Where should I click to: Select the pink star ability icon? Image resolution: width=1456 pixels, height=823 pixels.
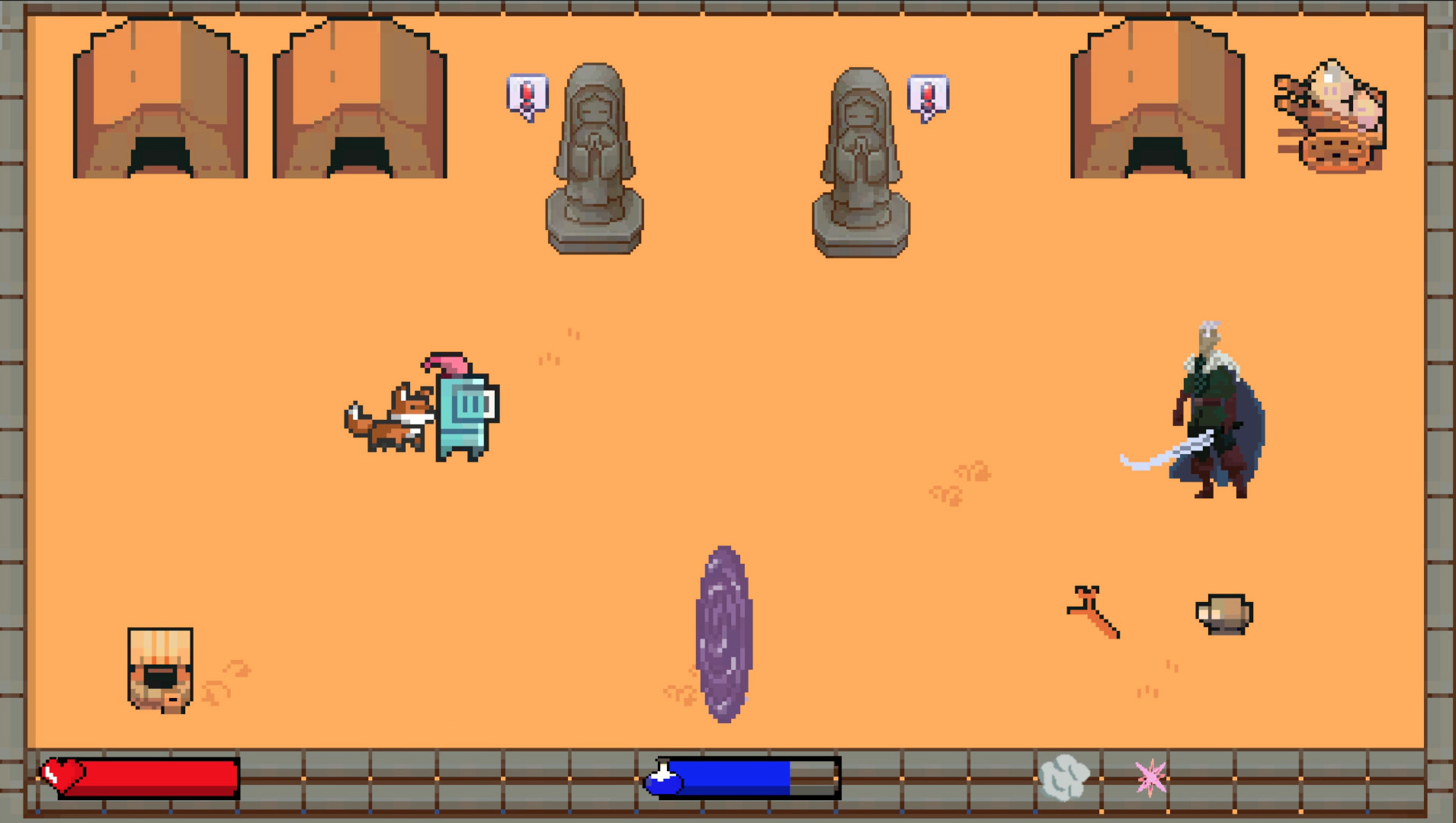[1151, 777]
